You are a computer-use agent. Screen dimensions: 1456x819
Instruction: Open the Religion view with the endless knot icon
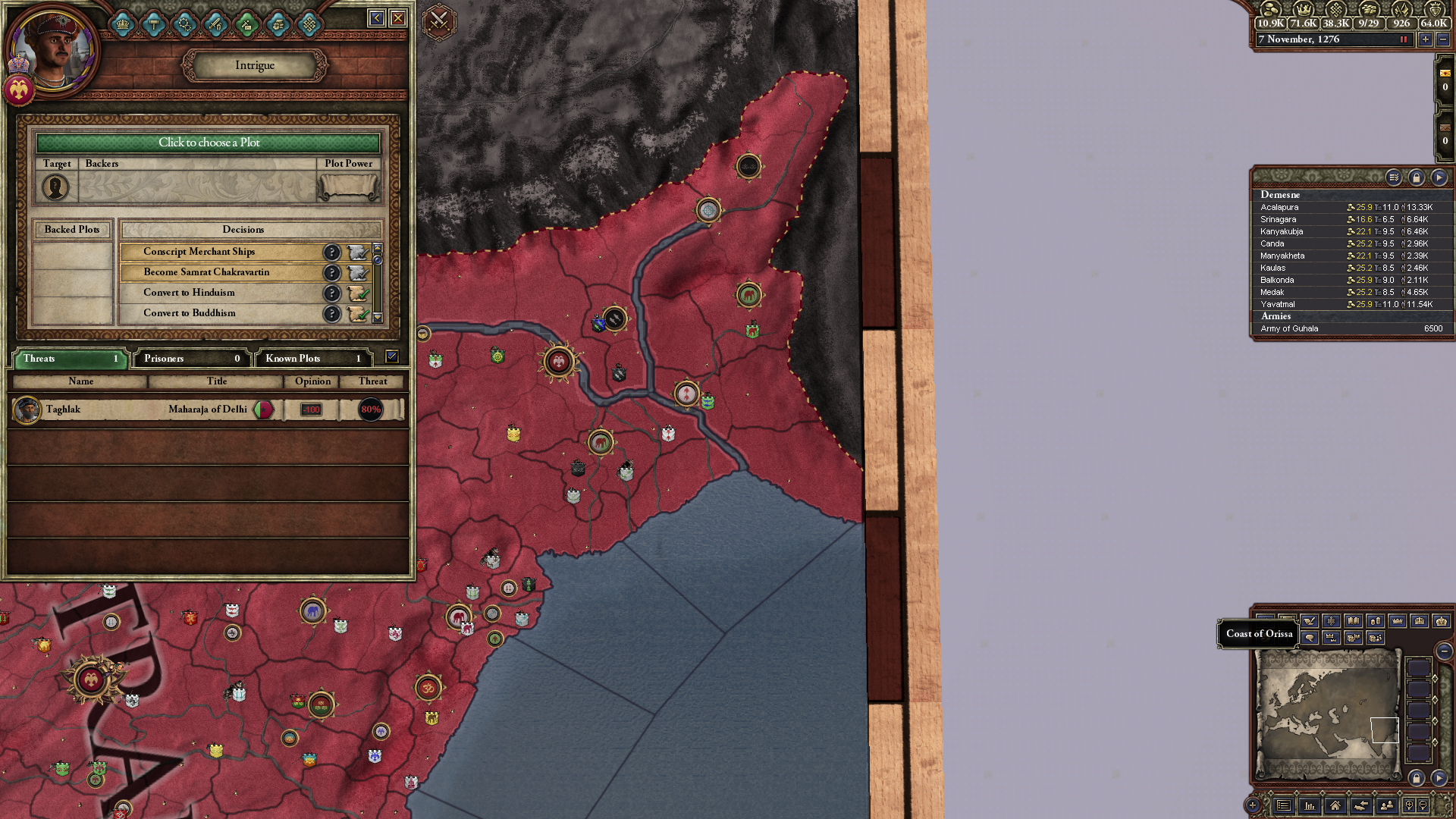point(308,24)
